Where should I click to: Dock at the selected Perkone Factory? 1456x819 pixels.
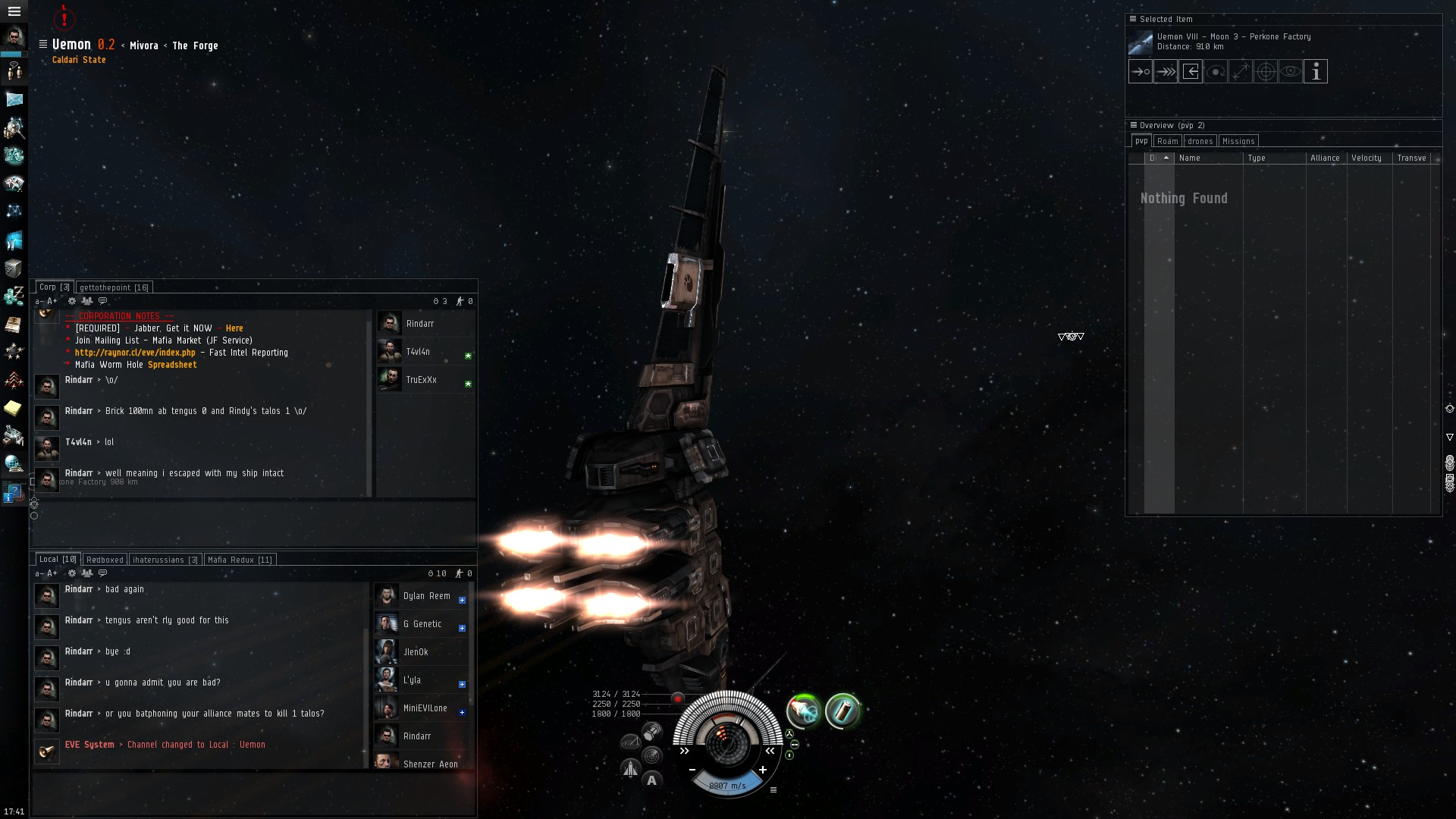[x=1191, y=72]
